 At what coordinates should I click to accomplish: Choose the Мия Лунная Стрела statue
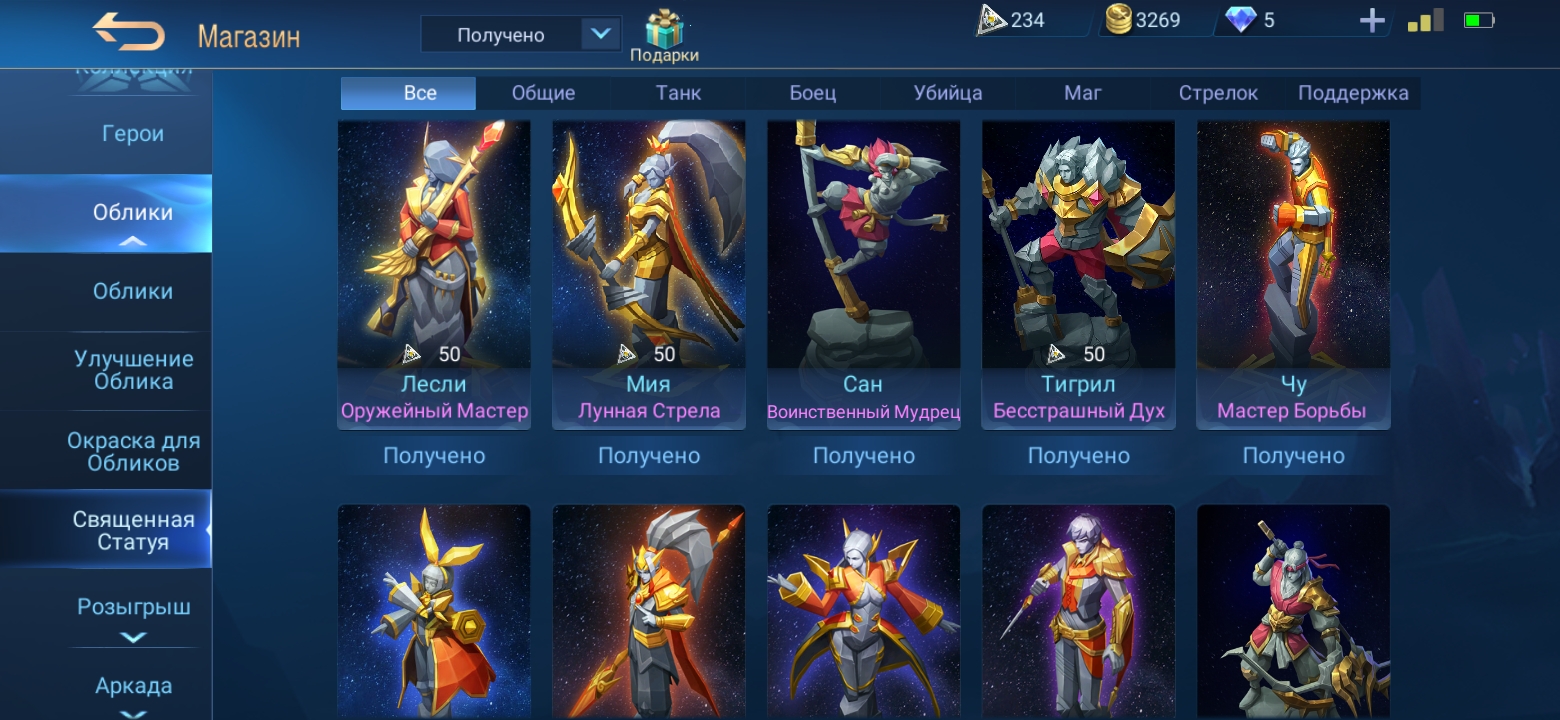point(648,260)
